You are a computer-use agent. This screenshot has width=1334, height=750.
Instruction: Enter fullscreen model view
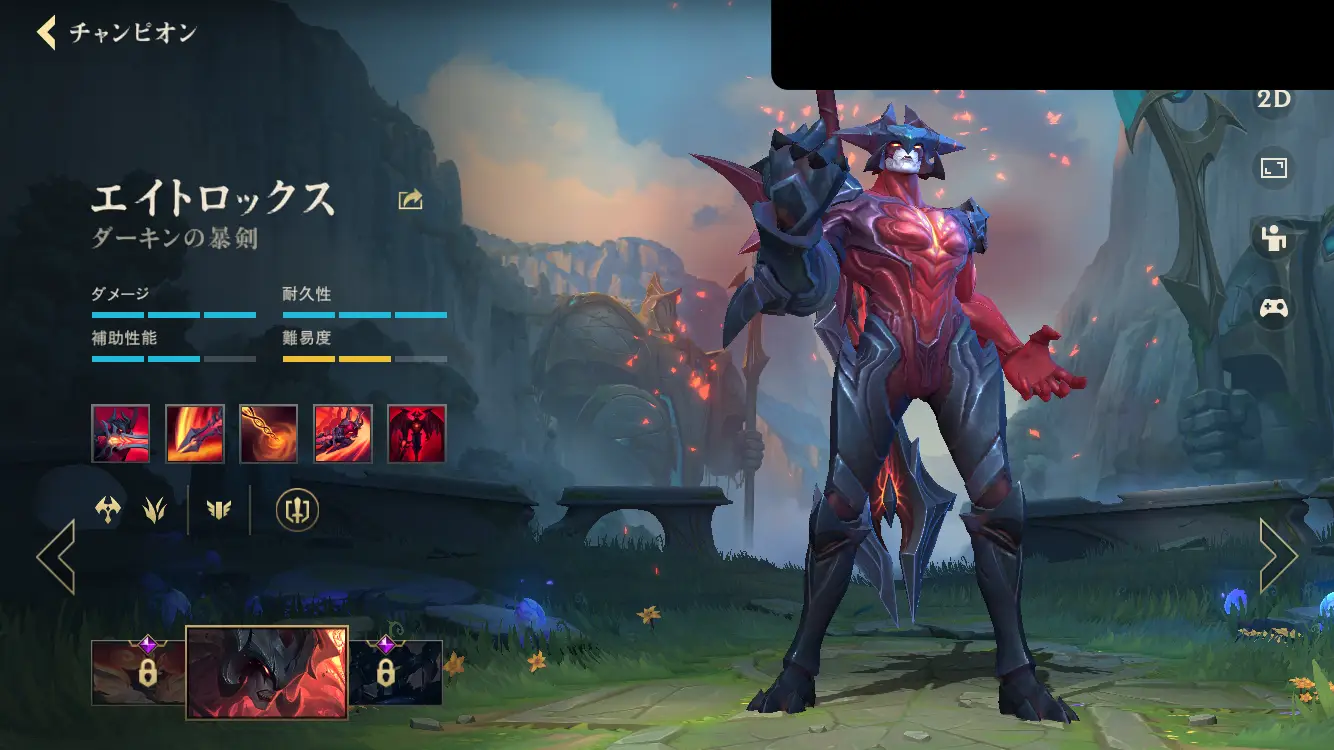coord(1273,168)
